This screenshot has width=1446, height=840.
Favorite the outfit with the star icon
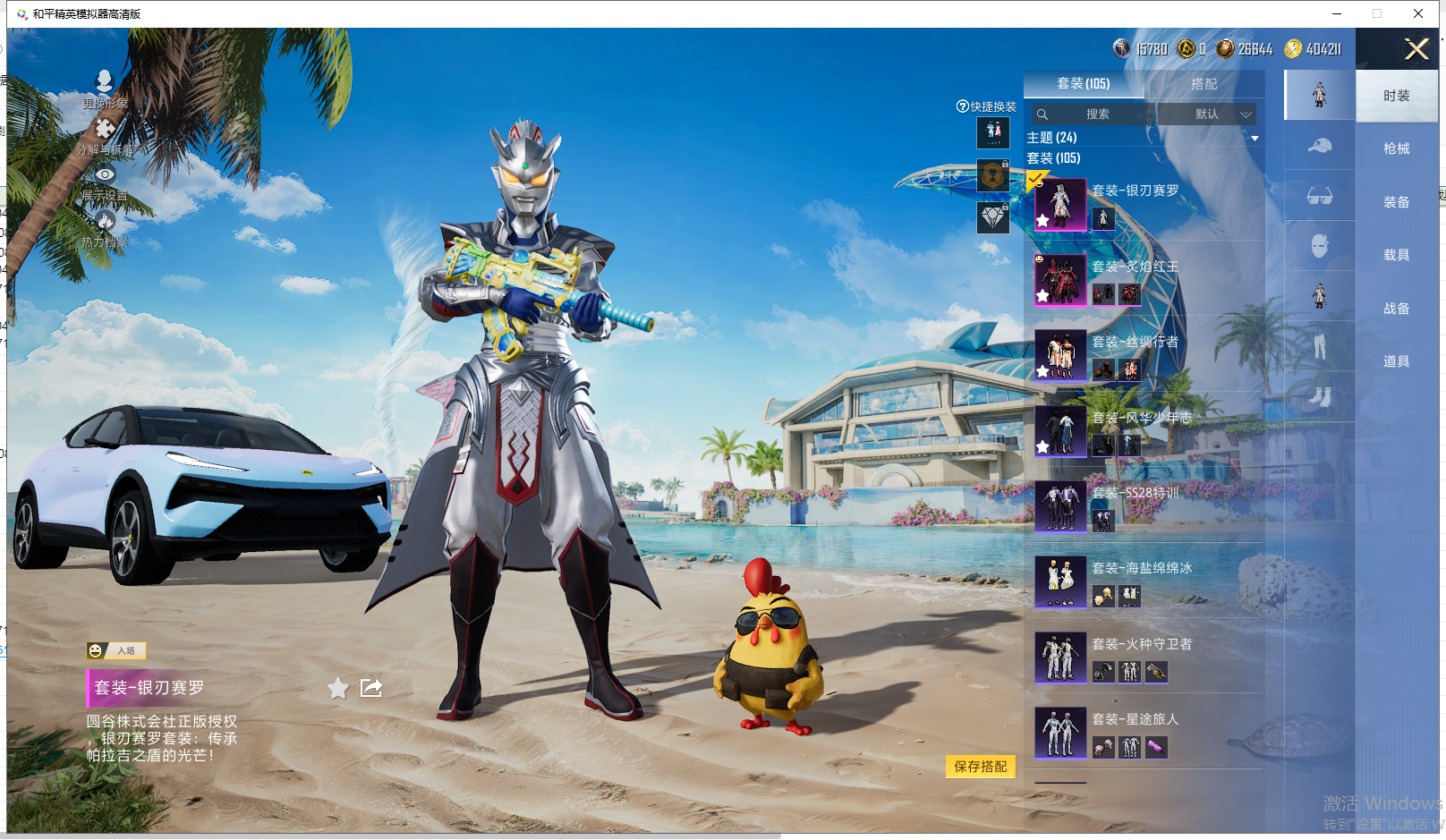pos(337,688)
